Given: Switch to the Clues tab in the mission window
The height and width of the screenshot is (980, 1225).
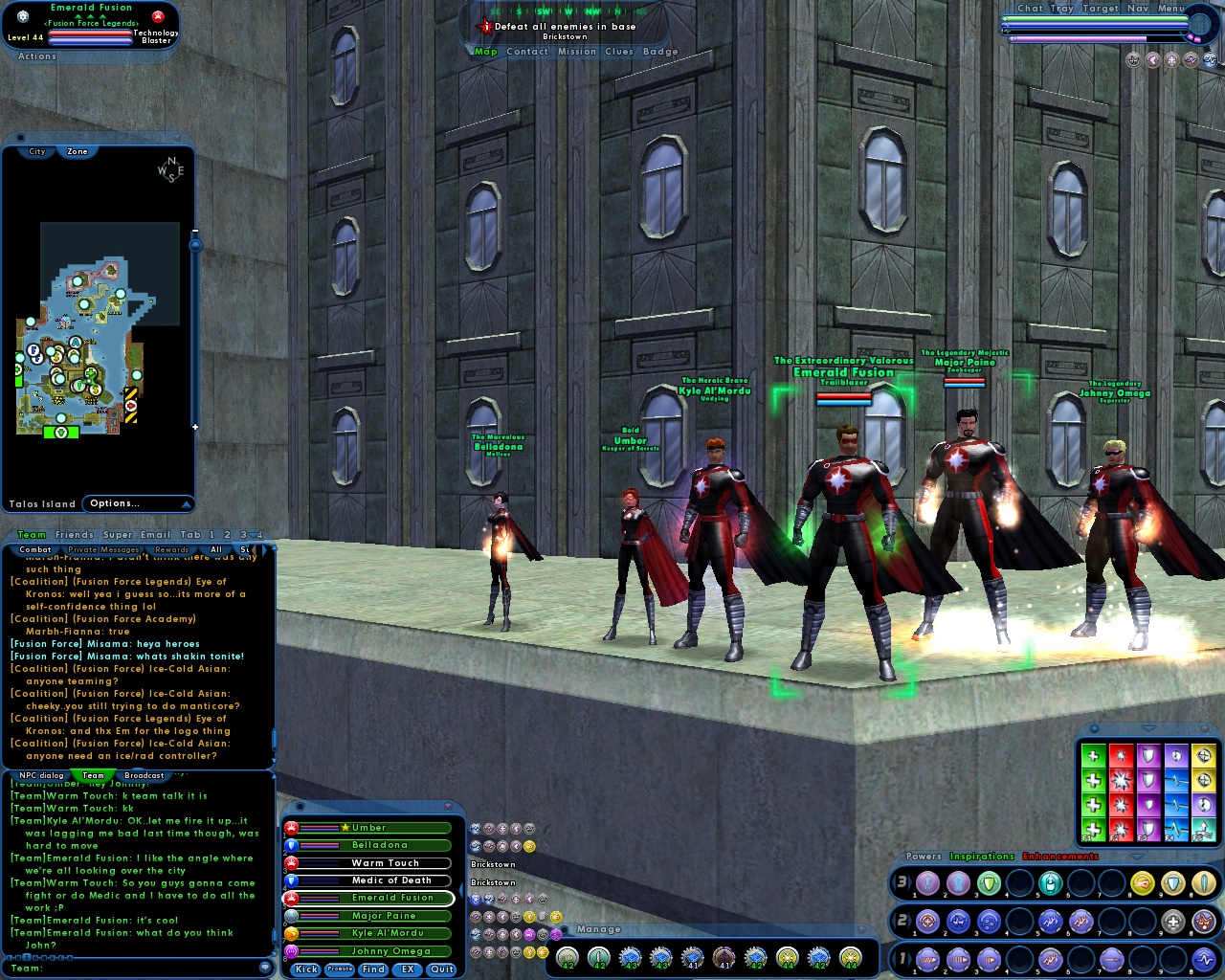Looking at the screenshot, I should [619, 52].
